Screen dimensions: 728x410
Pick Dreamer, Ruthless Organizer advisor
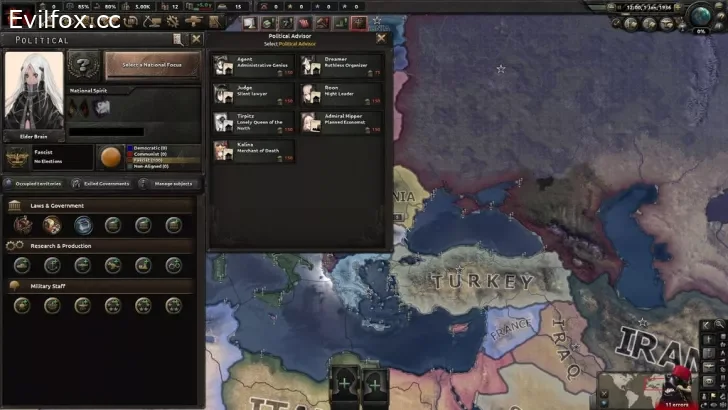coord(342,66)
